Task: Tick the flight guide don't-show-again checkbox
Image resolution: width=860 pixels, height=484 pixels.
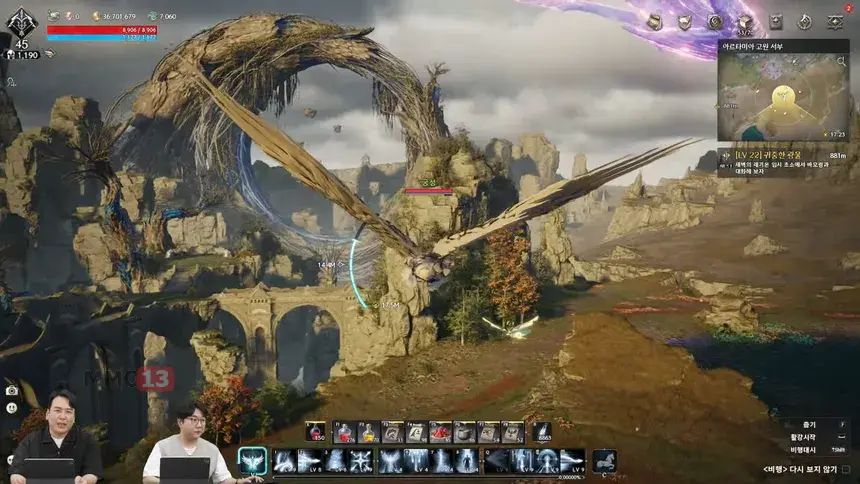Action: coord(846,468)
